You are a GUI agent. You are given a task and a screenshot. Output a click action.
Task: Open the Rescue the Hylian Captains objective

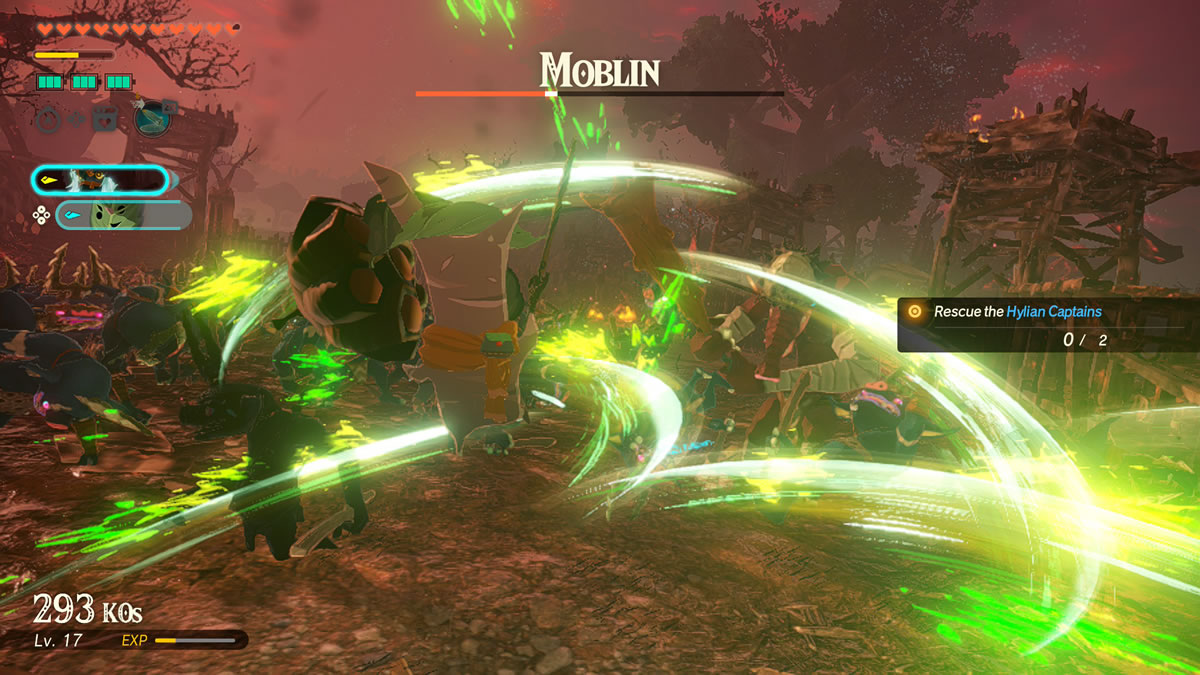coord(1018,312)
